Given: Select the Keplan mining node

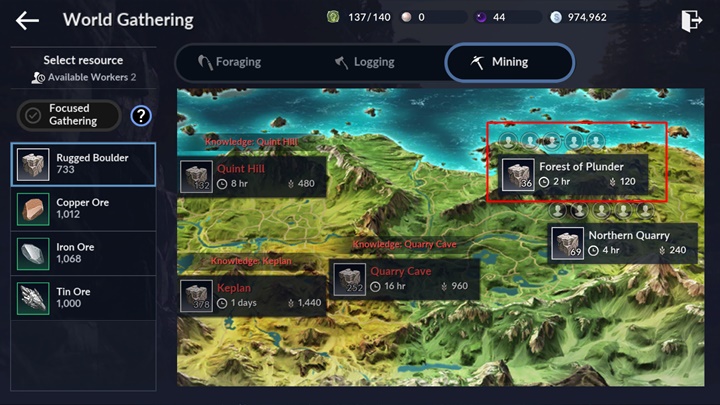Looking at the screenshot, I should pos(252,295).
